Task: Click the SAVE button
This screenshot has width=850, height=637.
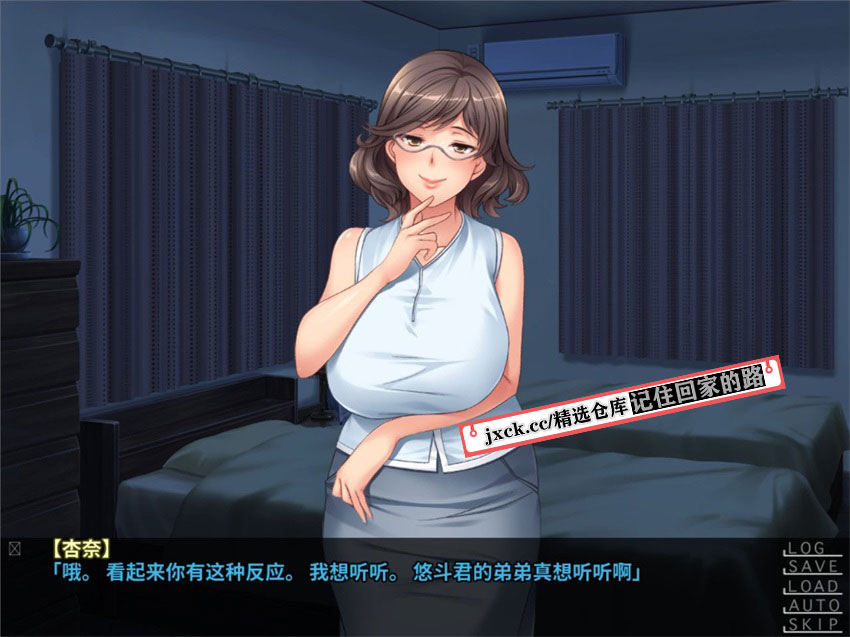Action: pyautogui.click(x=811, y=567)
